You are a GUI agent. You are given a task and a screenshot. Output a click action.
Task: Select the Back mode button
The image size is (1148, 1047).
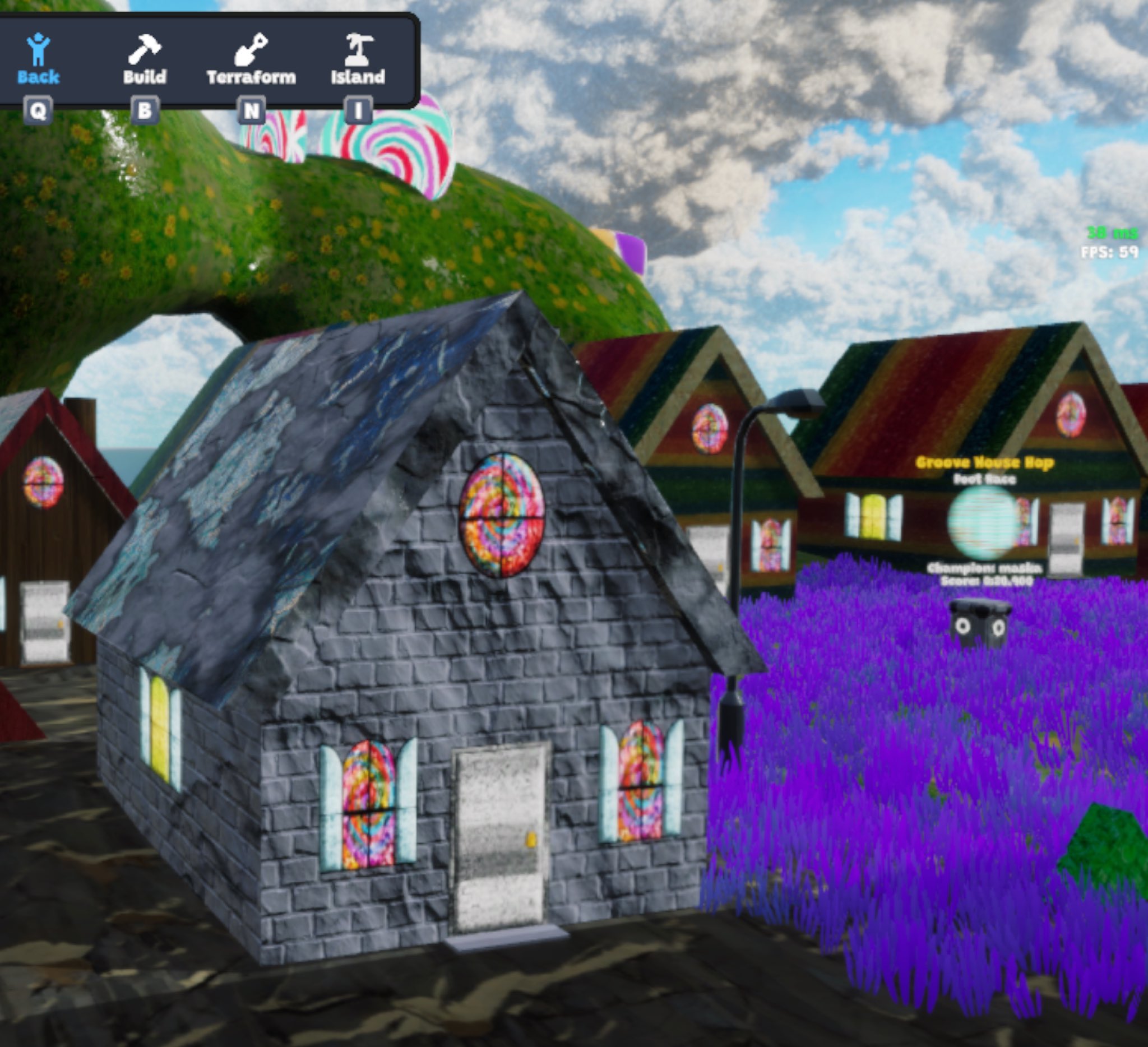tap(38, 59)
